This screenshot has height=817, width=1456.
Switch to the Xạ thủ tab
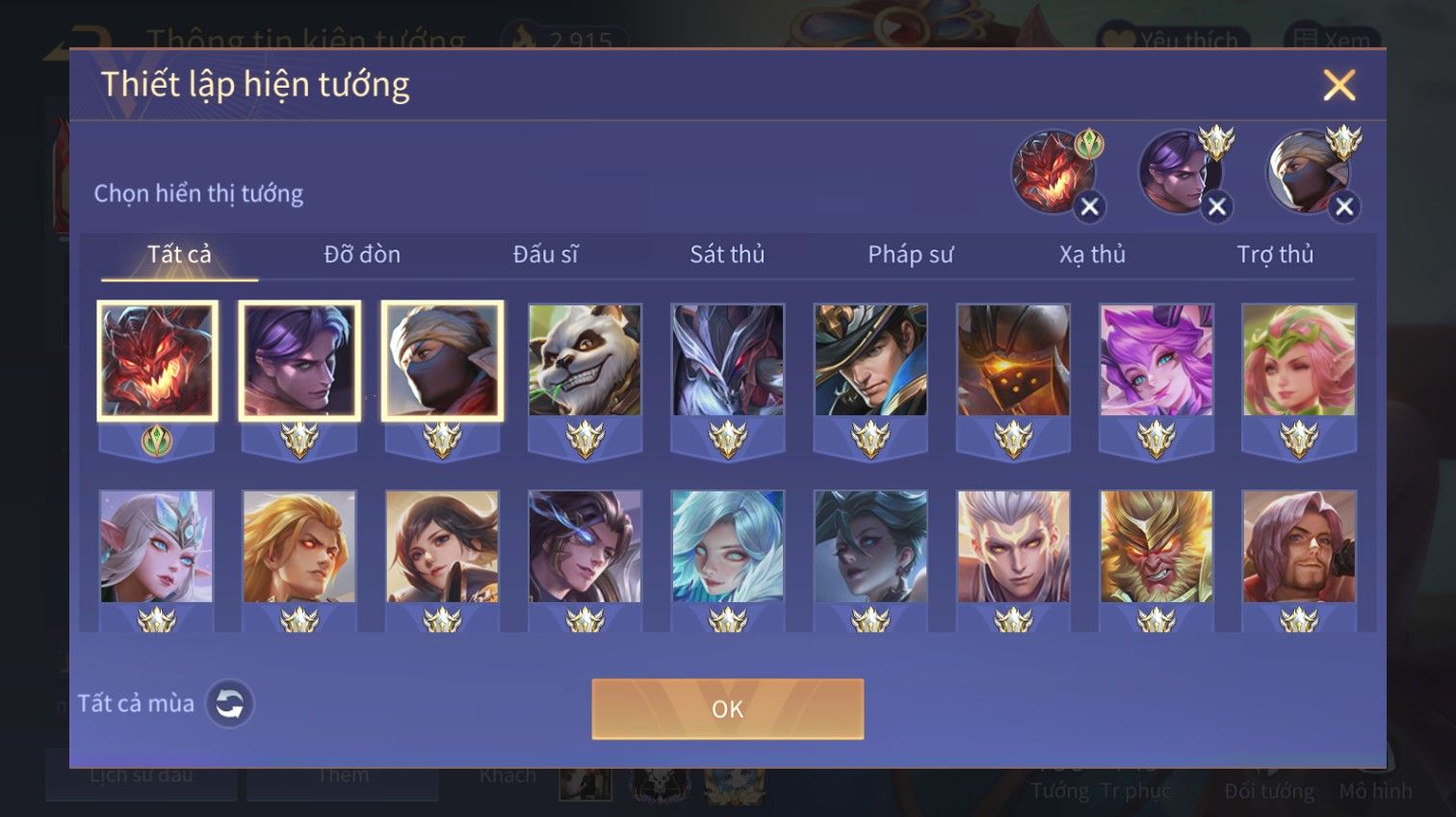pyautogui.click(x=1092, y=254)
